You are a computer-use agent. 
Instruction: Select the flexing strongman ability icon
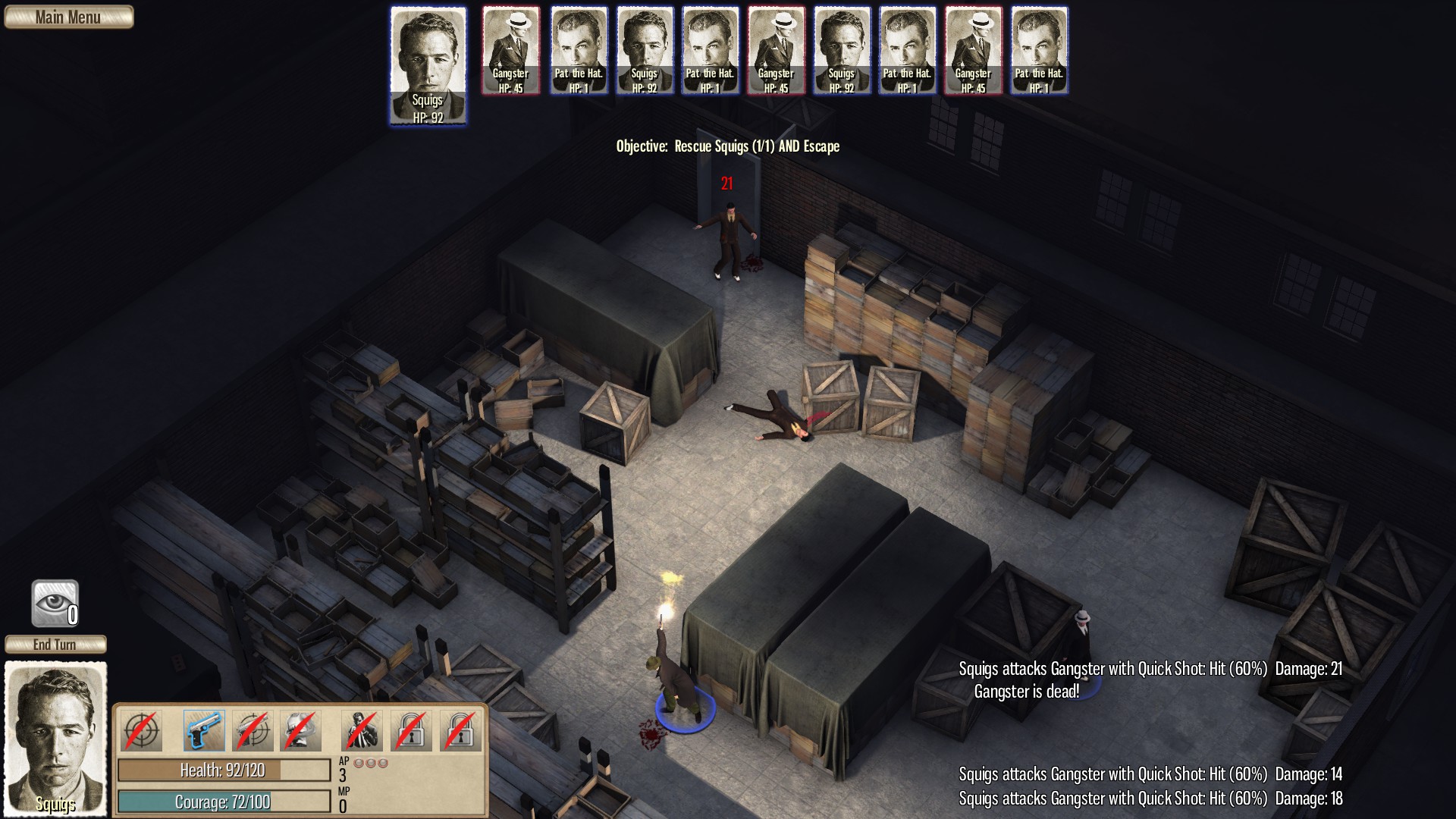[x=300, y=730]
